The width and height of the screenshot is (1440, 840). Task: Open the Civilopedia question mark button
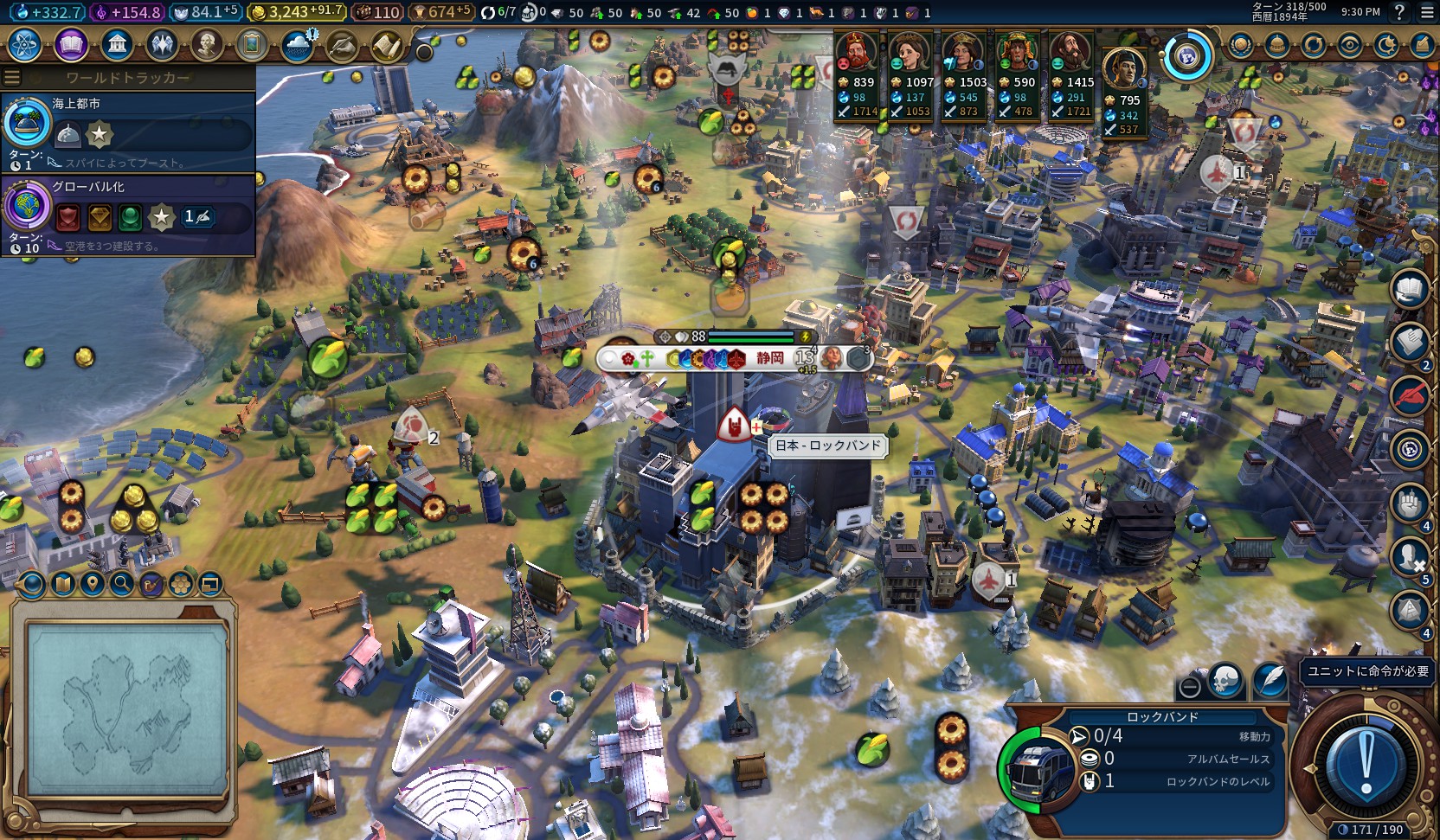(1399, 12)
